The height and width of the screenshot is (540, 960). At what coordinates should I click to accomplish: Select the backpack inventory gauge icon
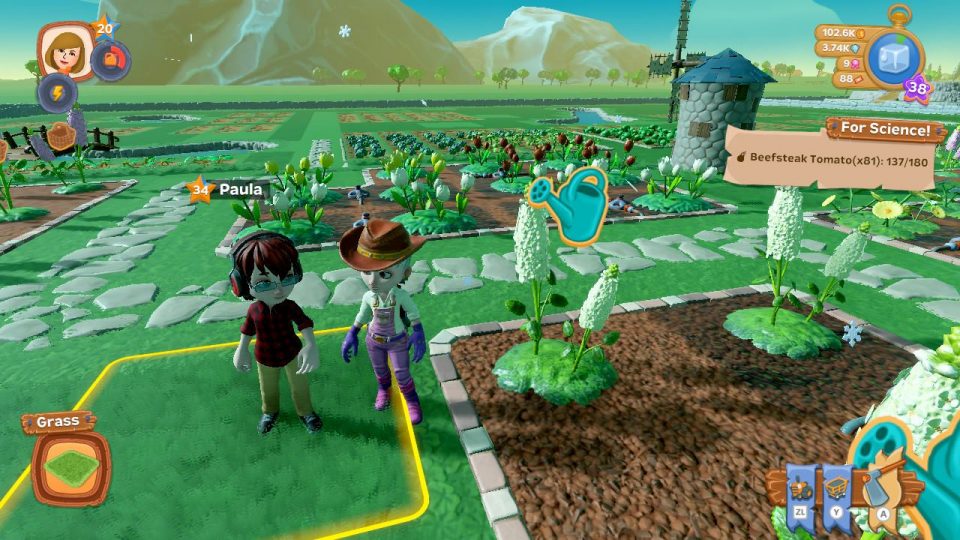click(110, 61)
